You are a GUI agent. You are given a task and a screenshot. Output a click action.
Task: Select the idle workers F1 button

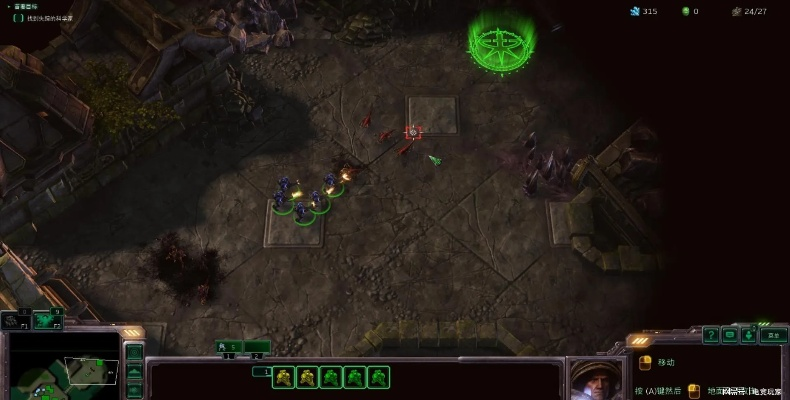tap(14, 320)
